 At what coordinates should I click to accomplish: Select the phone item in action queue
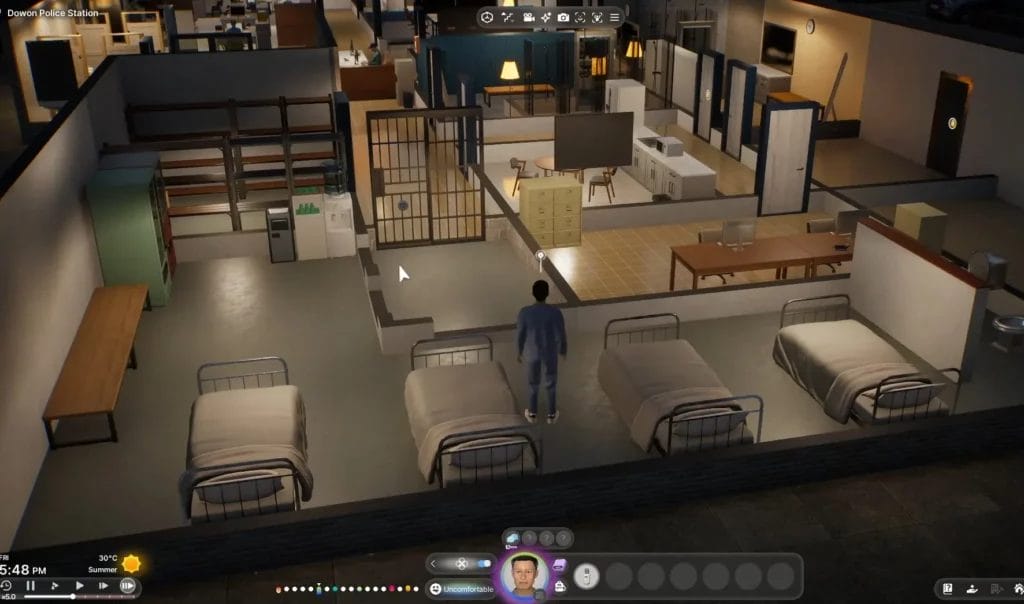588,576
